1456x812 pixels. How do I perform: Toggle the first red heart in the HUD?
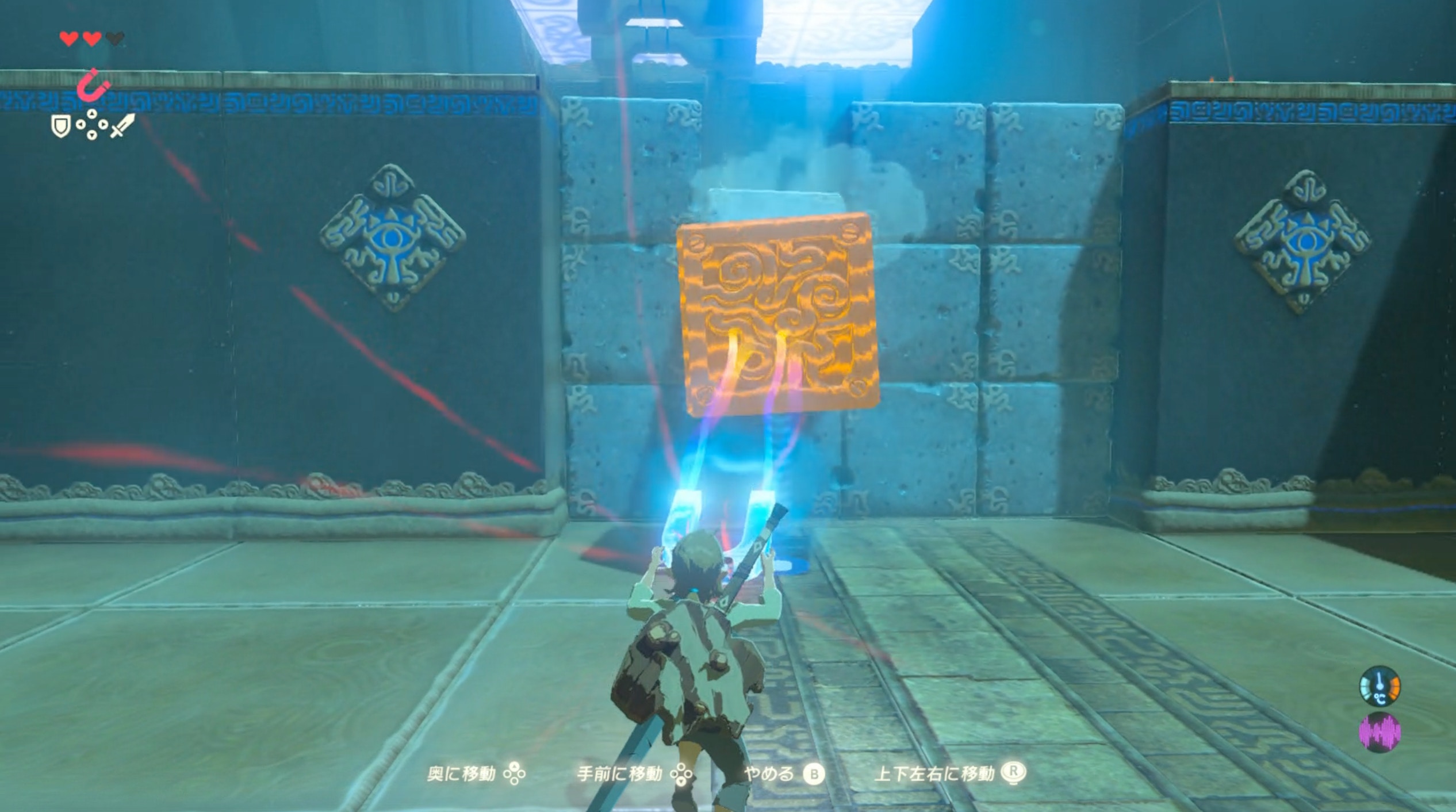69,38
